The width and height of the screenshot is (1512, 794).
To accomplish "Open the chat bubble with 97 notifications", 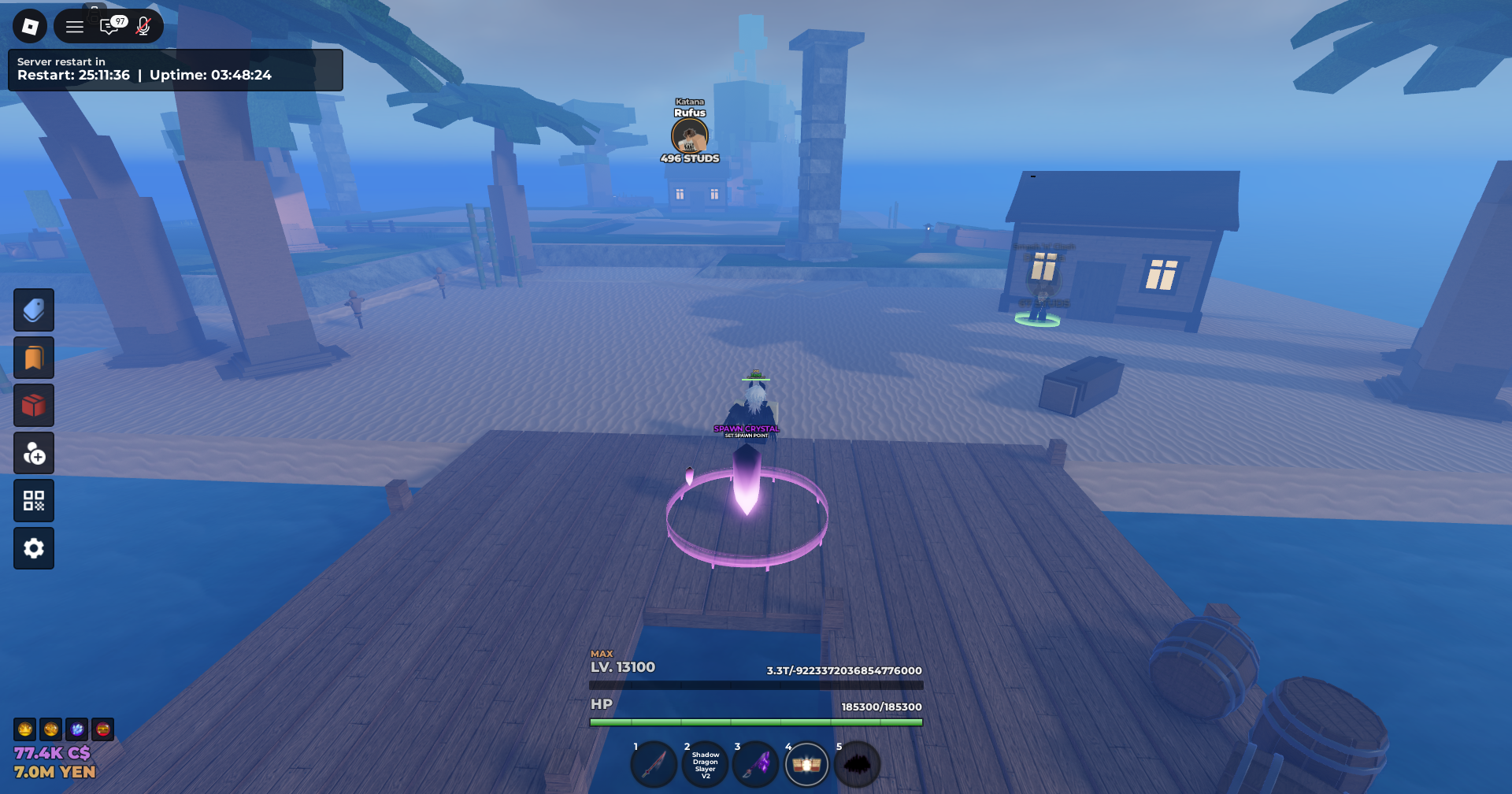I will coord(110,26).
